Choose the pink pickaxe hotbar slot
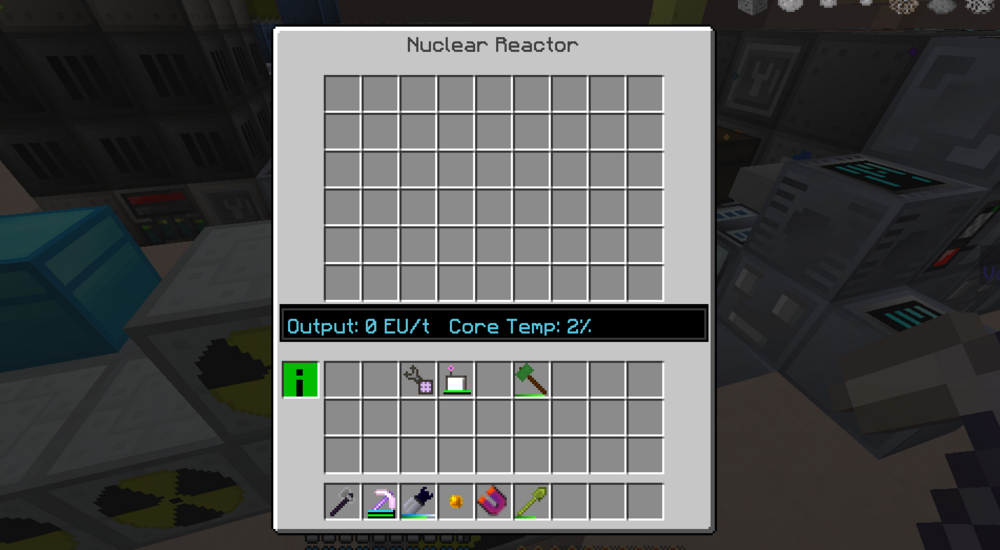This screenshot has width=1000, height=550. tap(380, 501)
